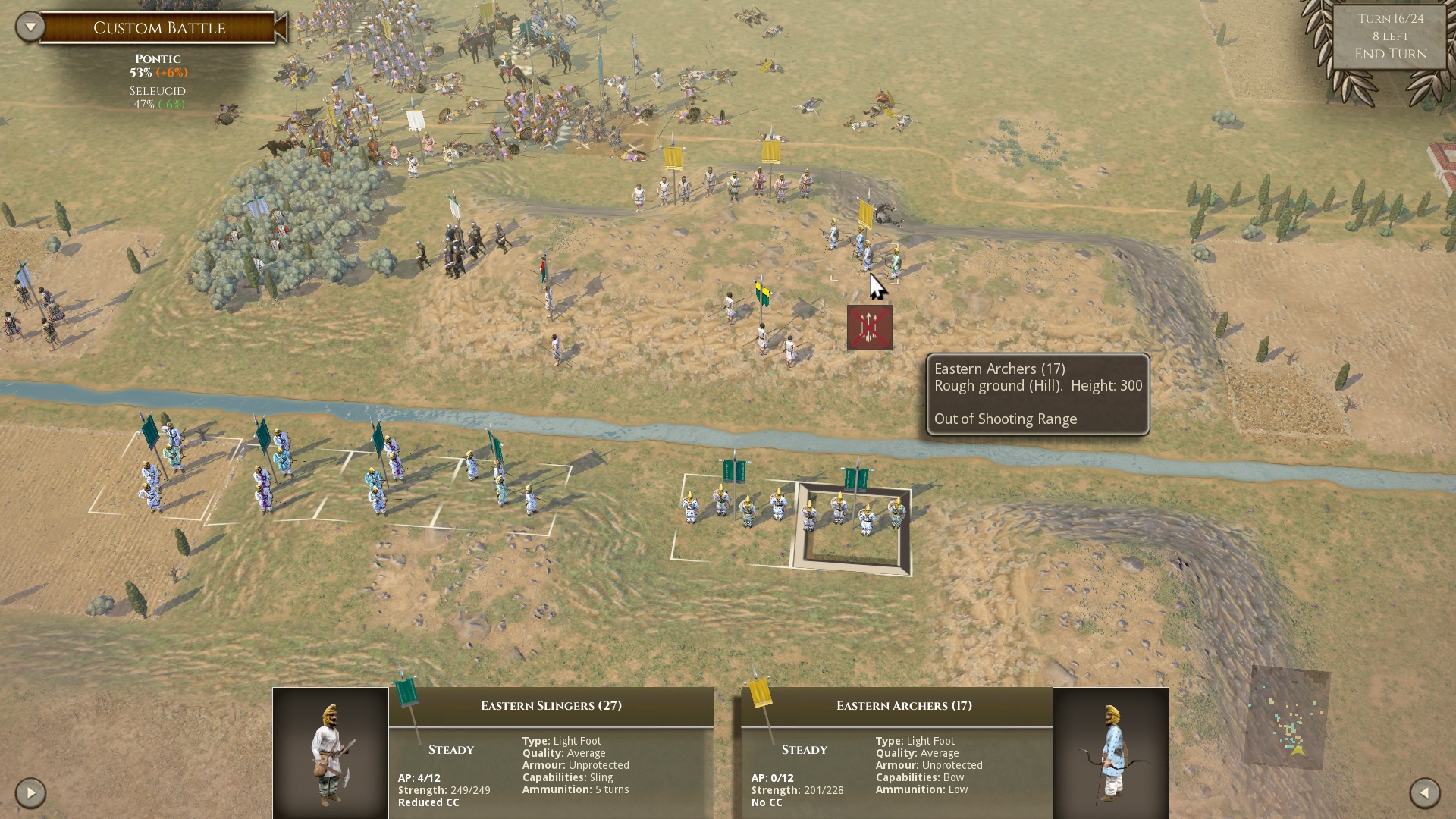This screenshot has height=819, width=1456.
Task: Click the red out-of-shooting-range arrows marker
Action: [869, 327]
